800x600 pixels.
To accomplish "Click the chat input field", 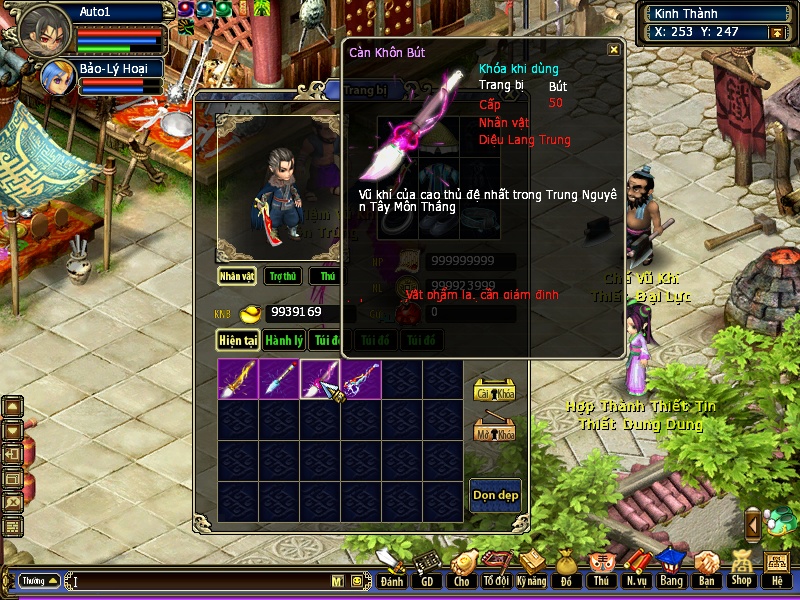I will [200, 581].
